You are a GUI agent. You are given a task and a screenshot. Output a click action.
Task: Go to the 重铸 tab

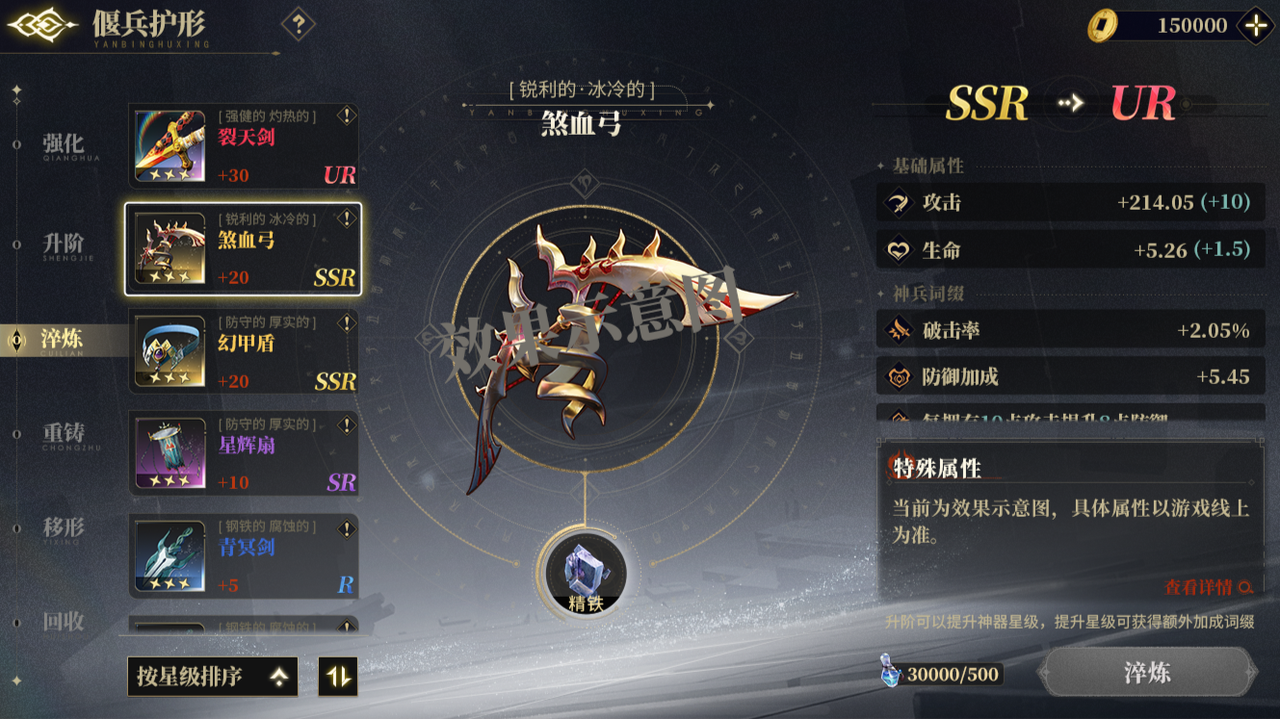tap(62, 435)
